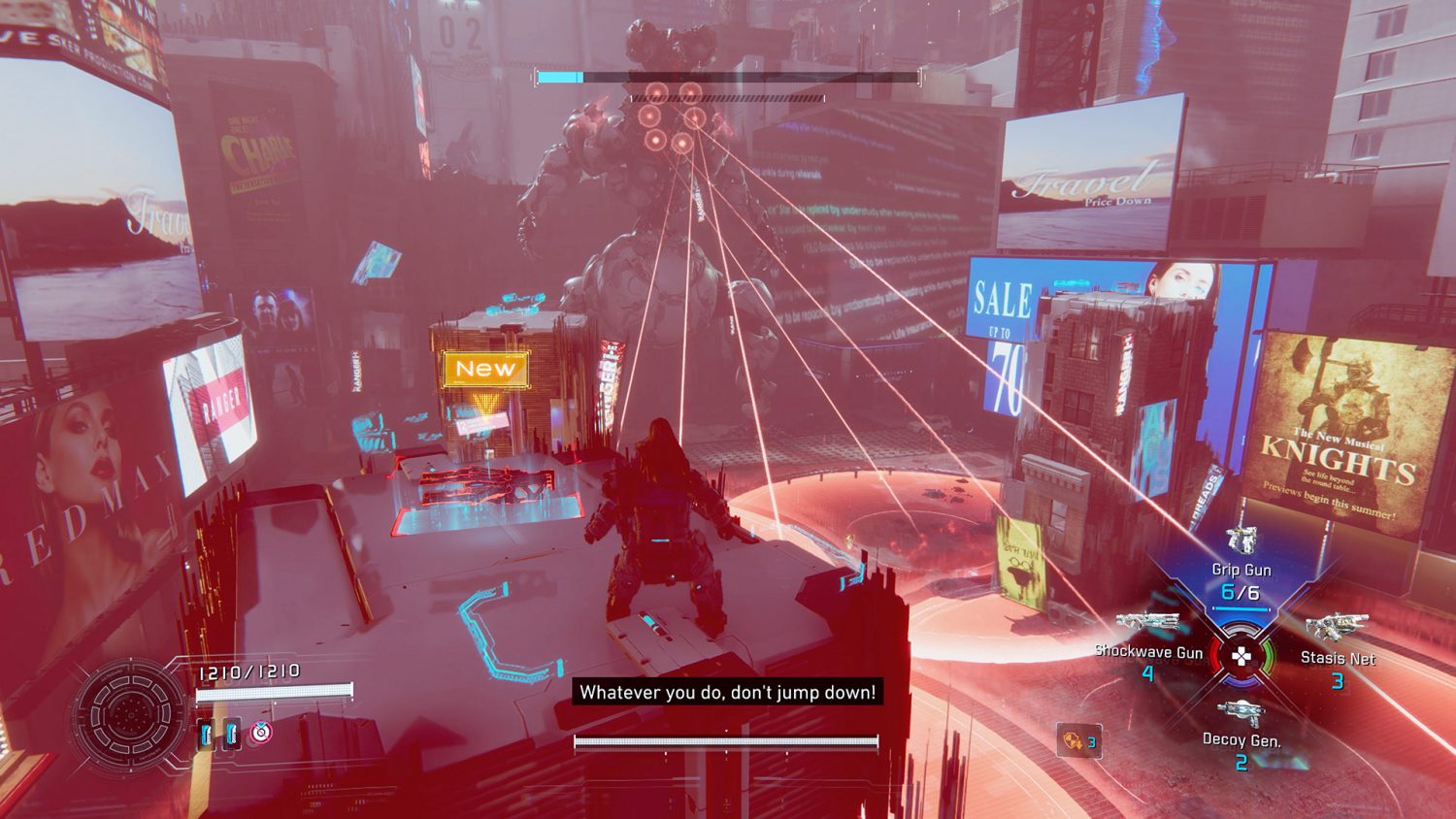Image resolution: width=1456 pixels, height=819 pixels.
Task: Click the circular radar dial
Action: point(129,713)
